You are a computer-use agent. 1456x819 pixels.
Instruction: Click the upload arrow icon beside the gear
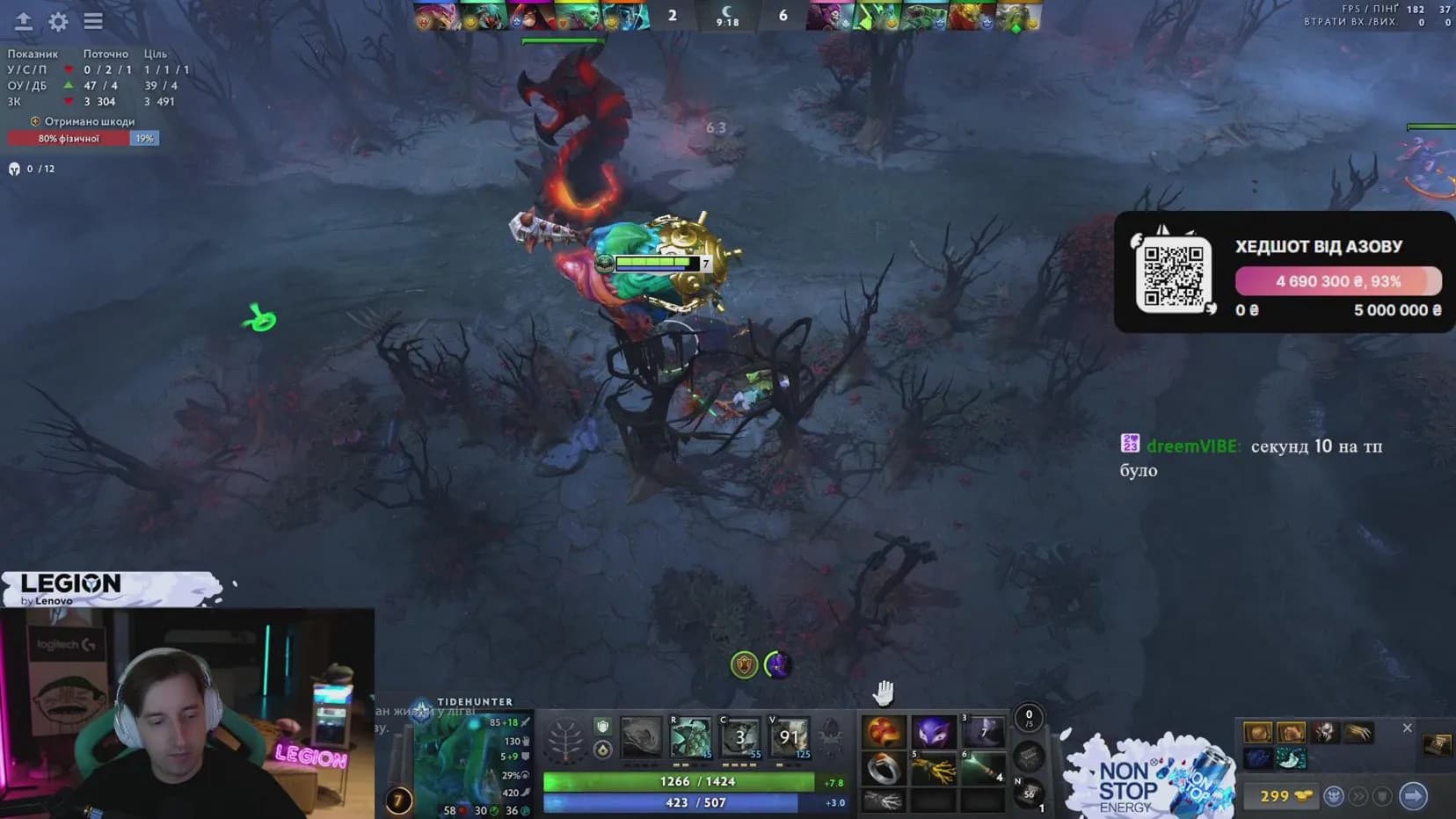[x=24, y=21]
